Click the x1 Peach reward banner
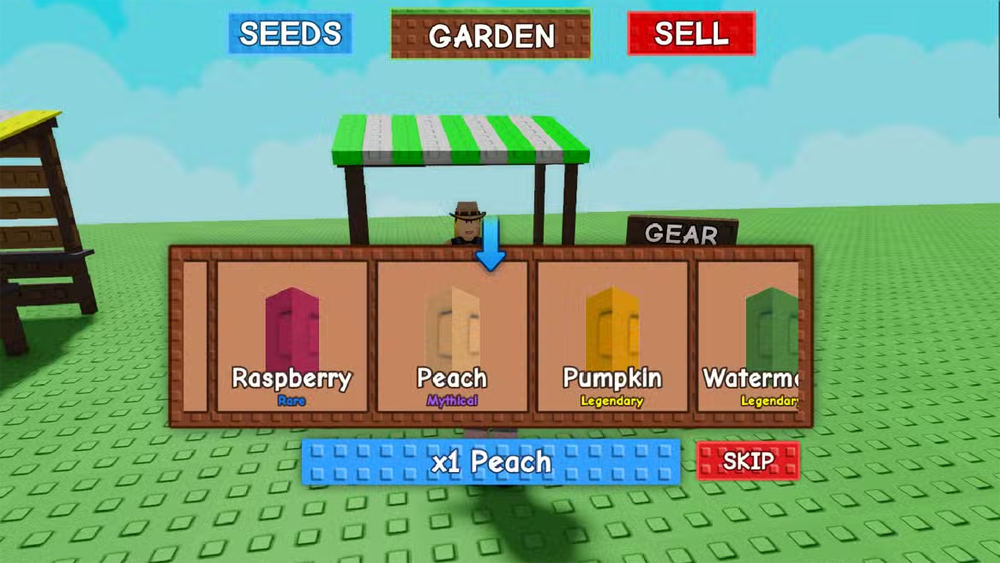 point(491,462)
